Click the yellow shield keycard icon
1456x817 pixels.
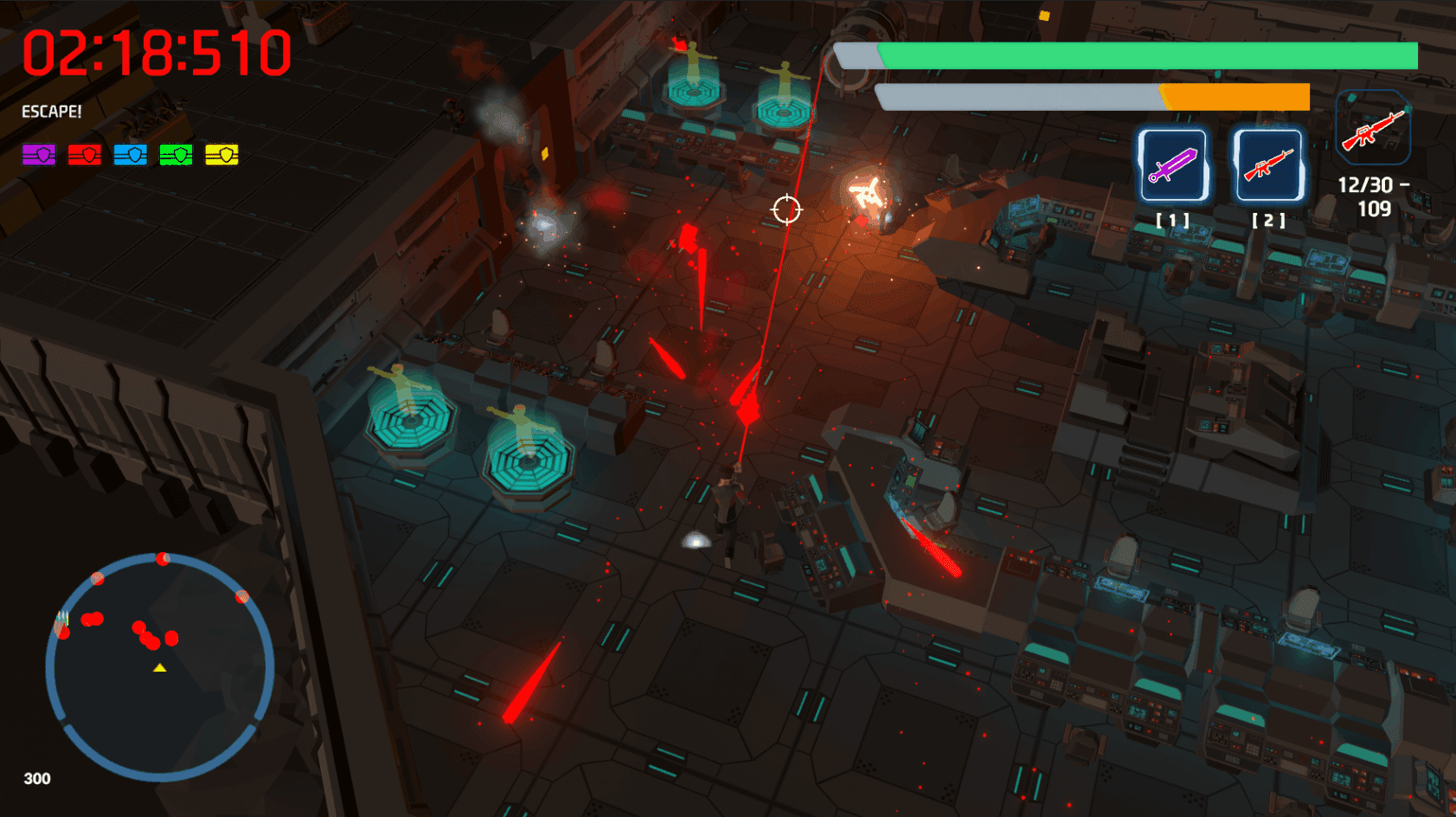click(222, 156)
